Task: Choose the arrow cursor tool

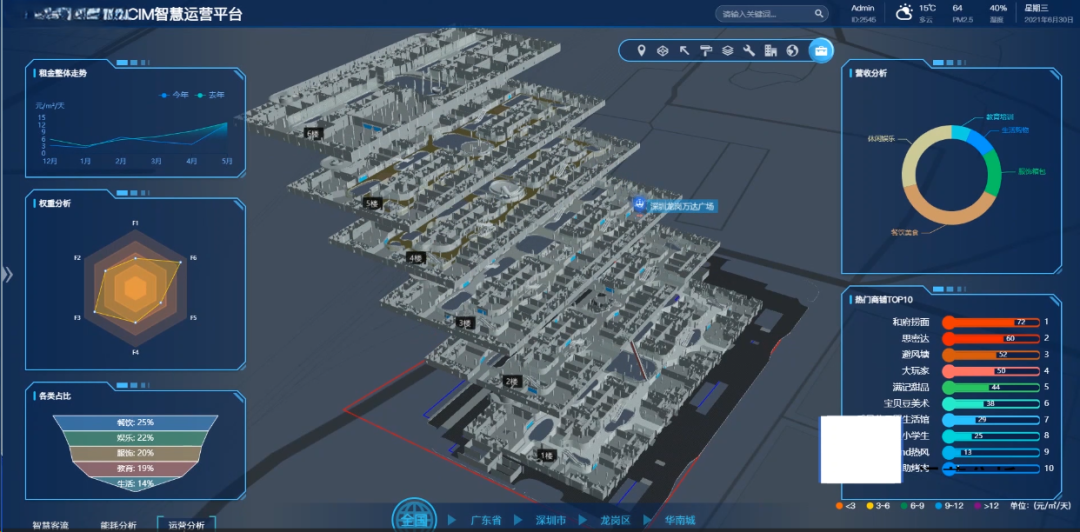Action: 685,50
